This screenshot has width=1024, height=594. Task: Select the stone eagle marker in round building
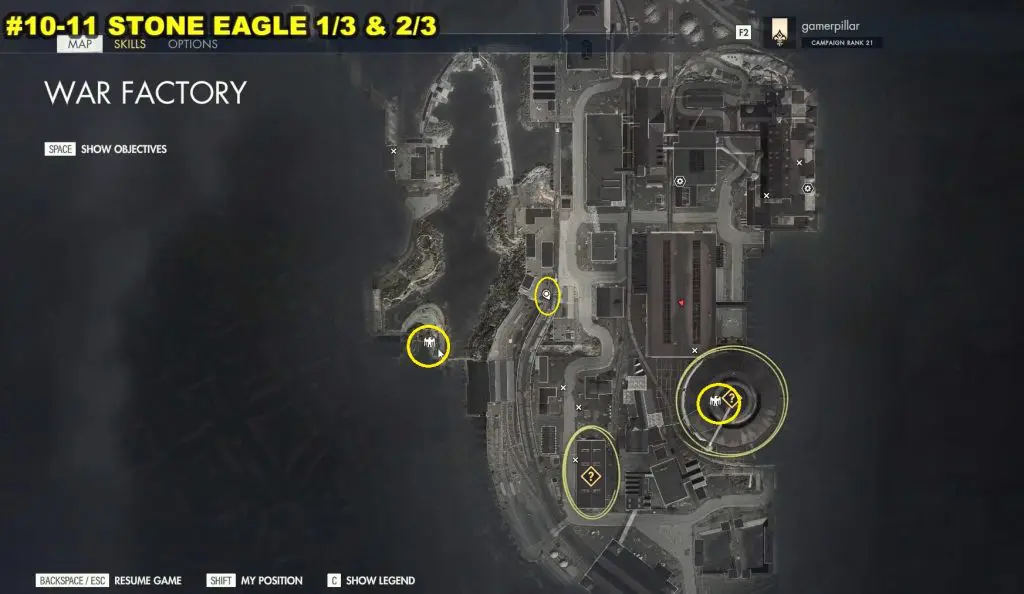(x=715, y=401)
